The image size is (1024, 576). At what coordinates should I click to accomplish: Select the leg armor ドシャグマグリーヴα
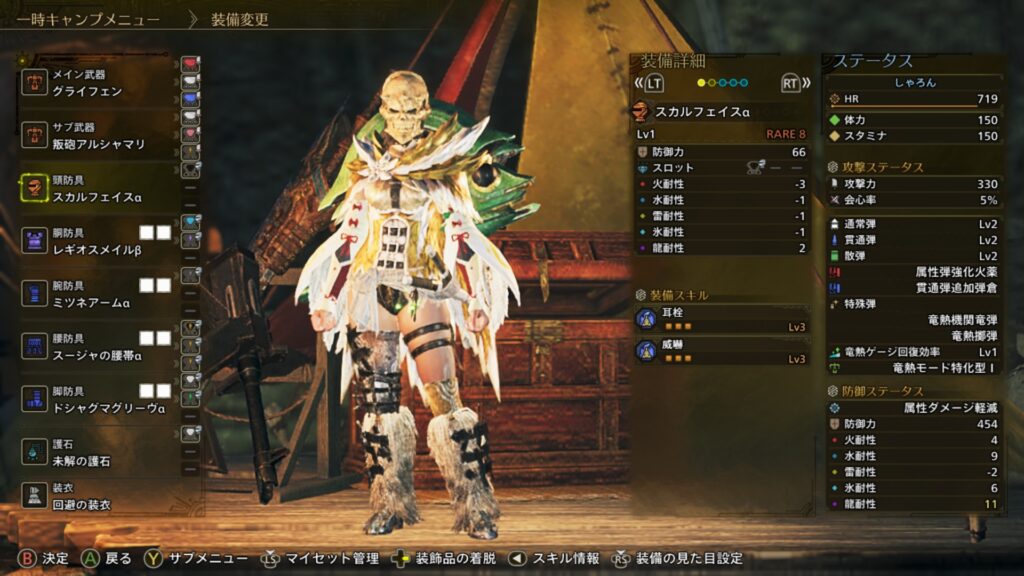[95, 400]
